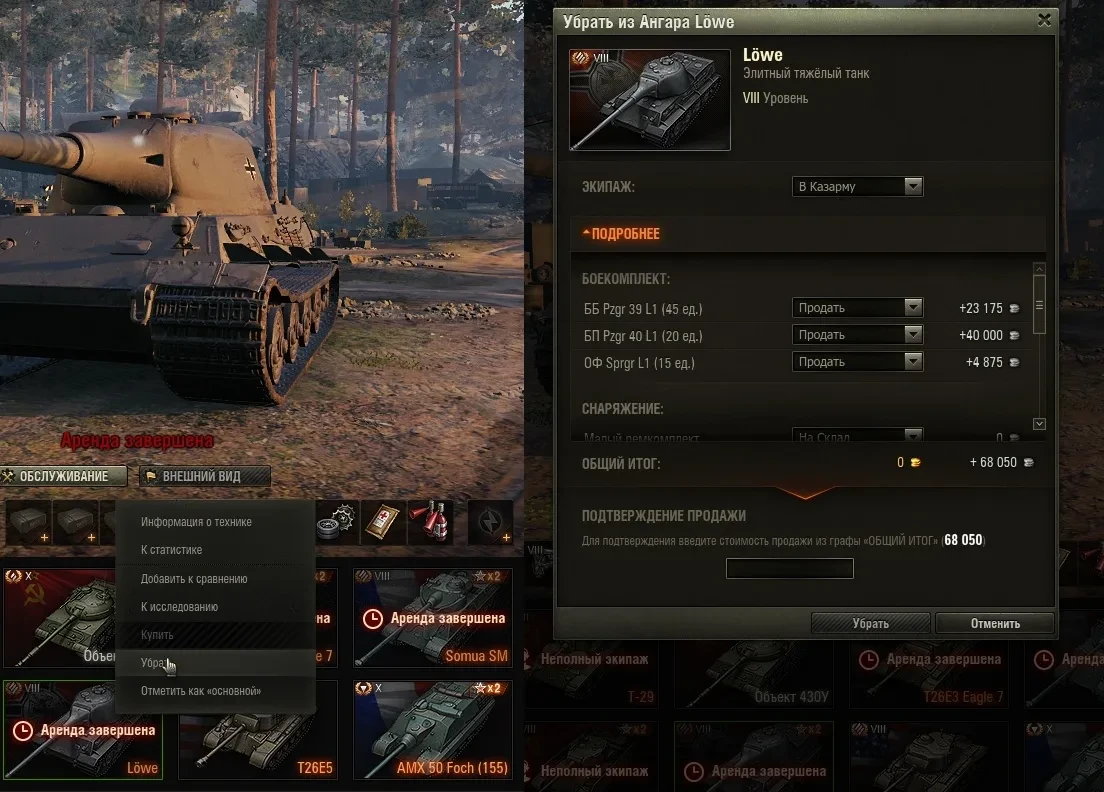Select К исследованию menu entry
Screen dimensions: 1104x792
click(179, 607)
